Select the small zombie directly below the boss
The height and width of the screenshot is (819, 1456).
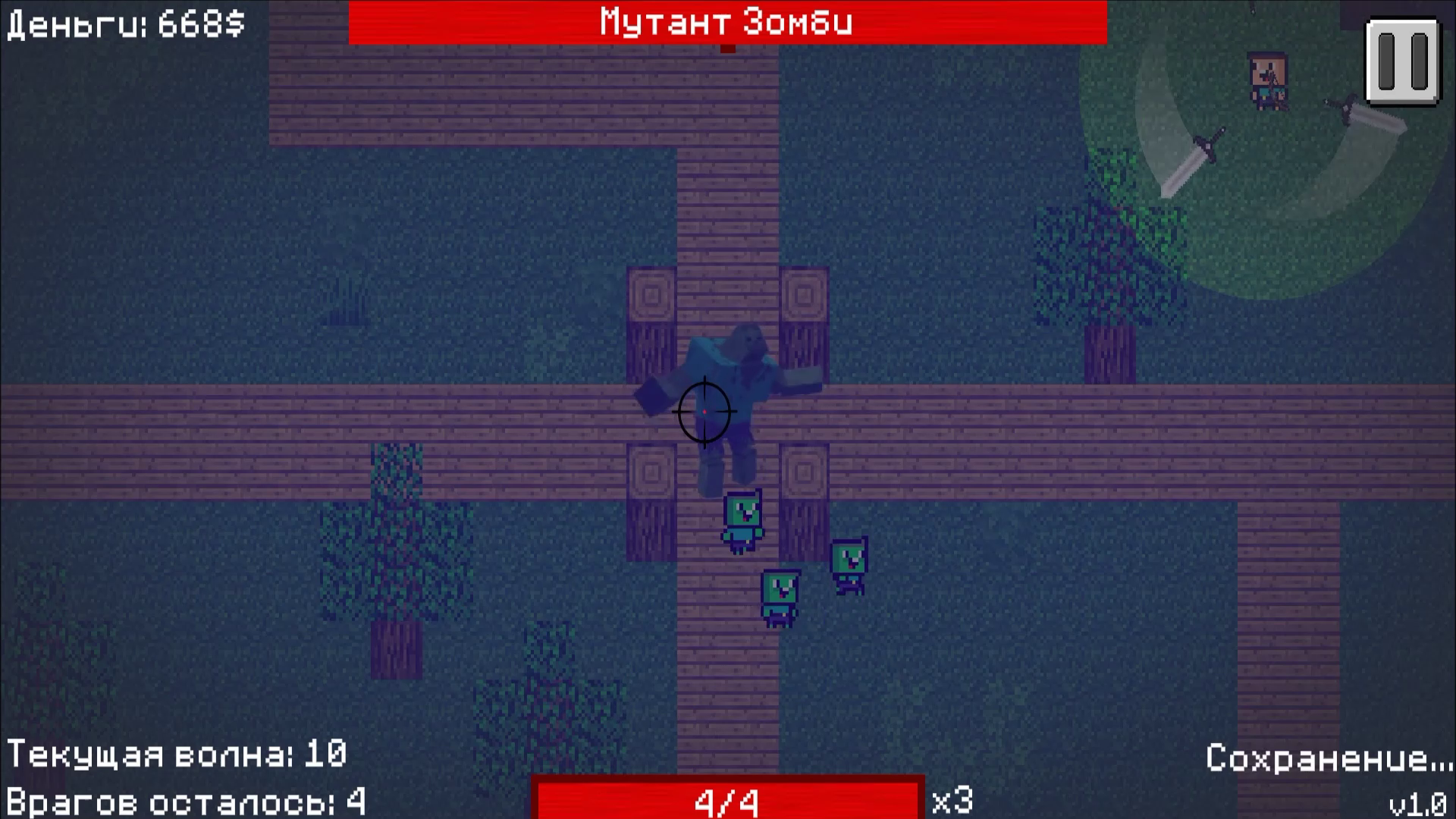(742, 519)
